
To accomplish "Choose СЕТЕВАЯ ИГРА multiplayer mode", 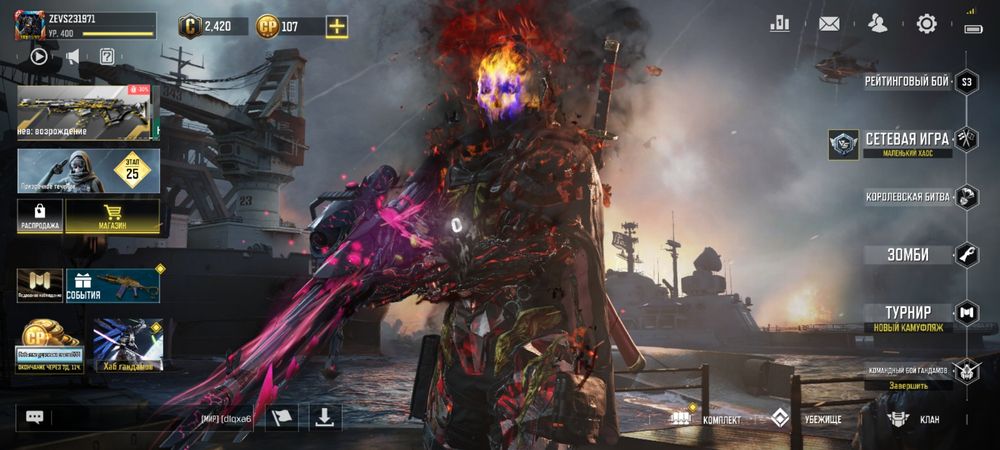I will tap(908, 141).
